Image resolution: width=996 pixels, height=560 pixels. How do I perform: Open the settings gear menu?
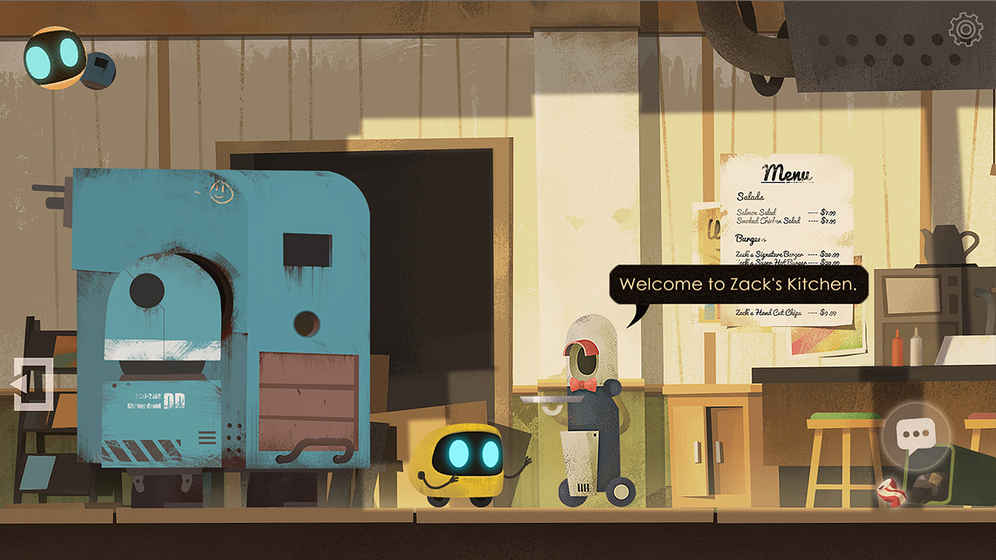965,31
